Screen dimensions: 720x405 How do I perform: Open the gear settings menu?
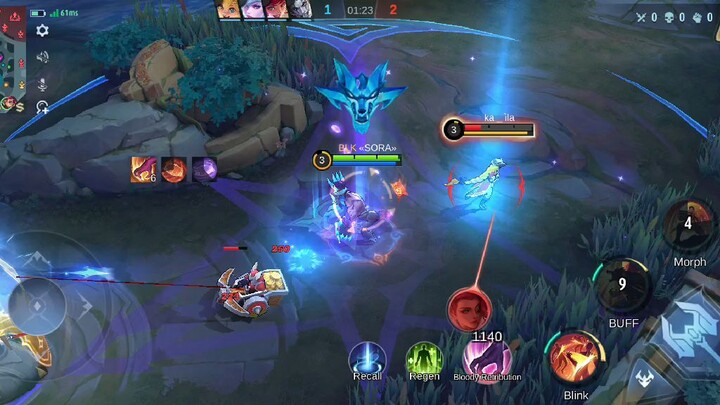[x=42, y=31]
